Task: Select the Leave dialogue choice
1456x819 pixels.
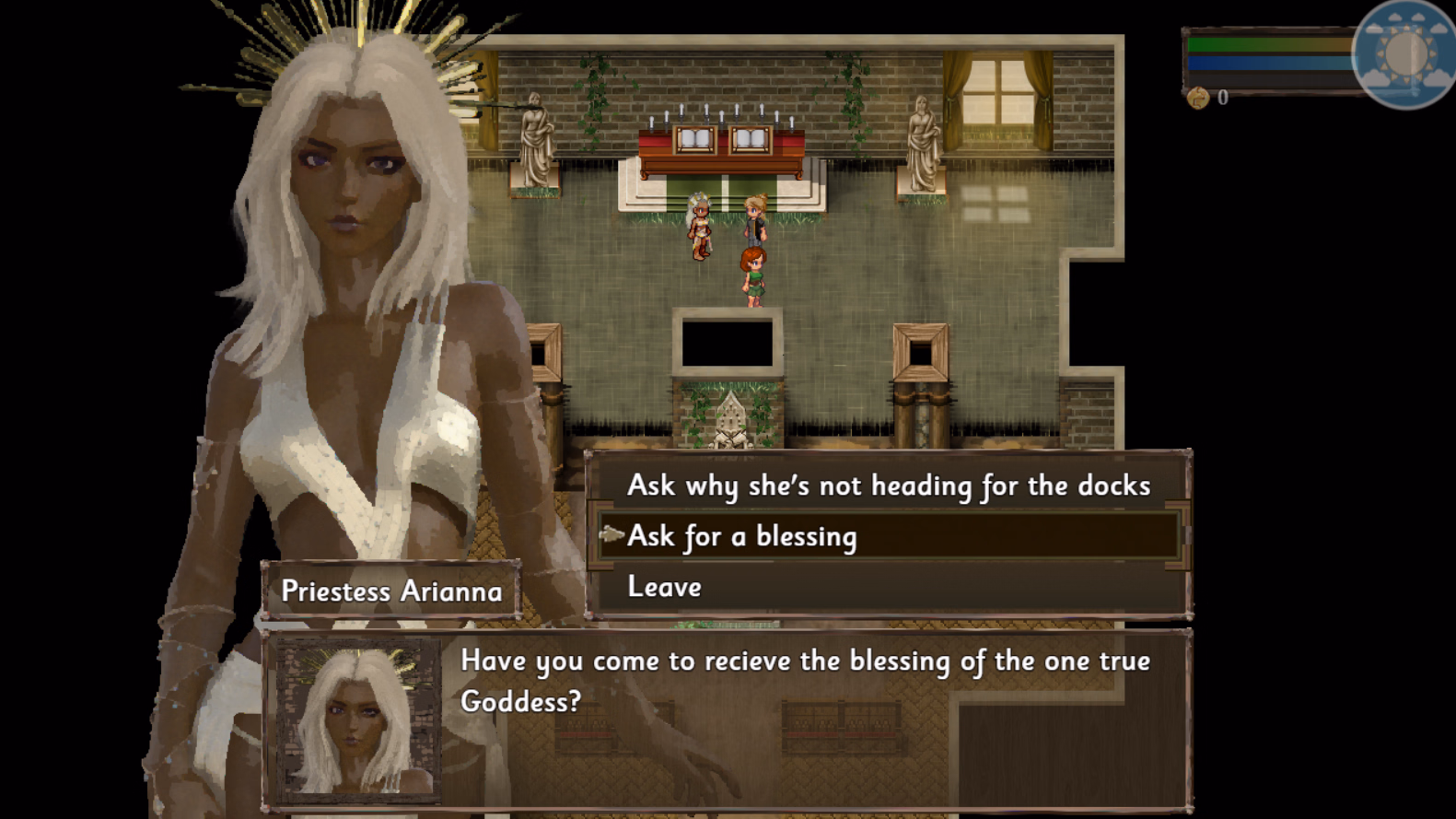Action: pos(664,587)
